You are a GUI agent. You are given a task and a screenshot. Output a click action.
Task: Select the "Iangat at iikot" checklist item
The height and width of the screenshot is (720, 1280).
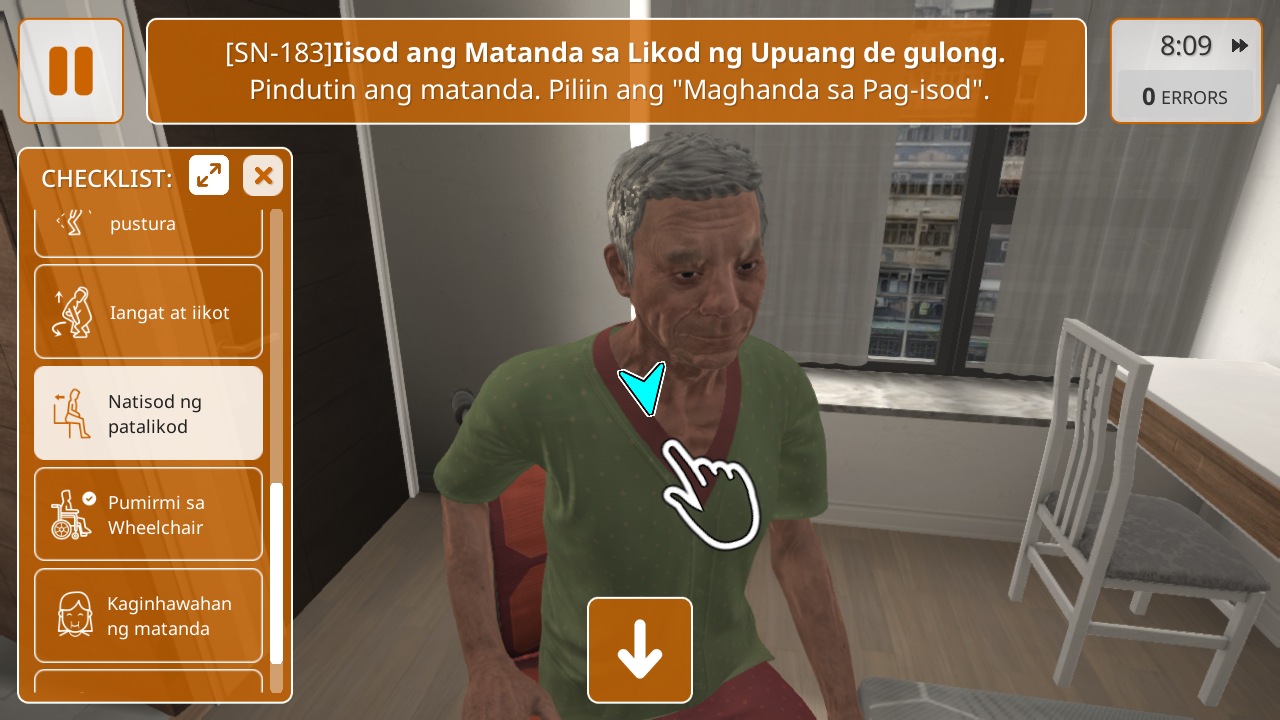[x=148, y=312]
